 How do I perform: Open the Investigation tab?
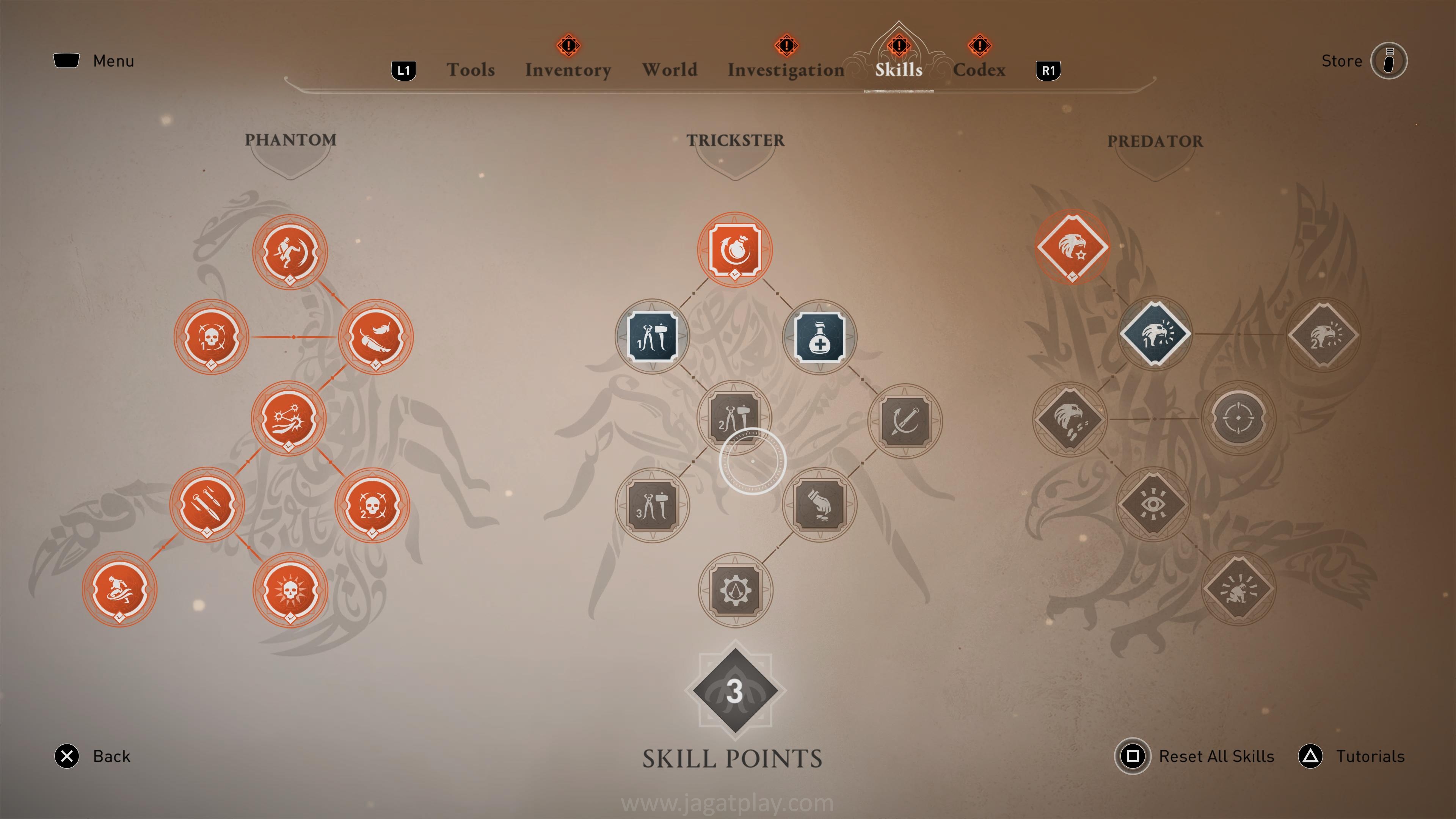(x=786, y=69)
